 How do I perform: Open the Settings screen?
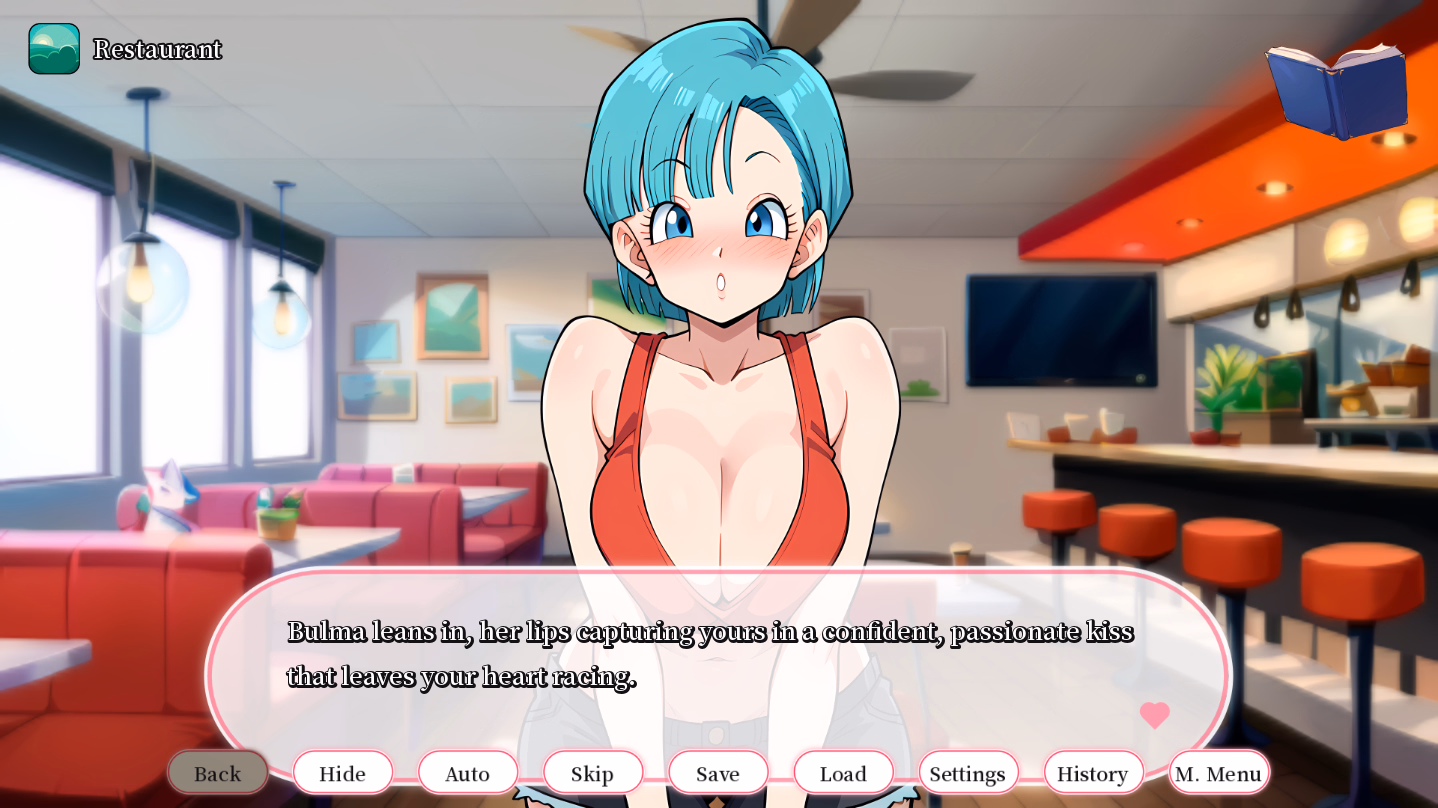968,773
